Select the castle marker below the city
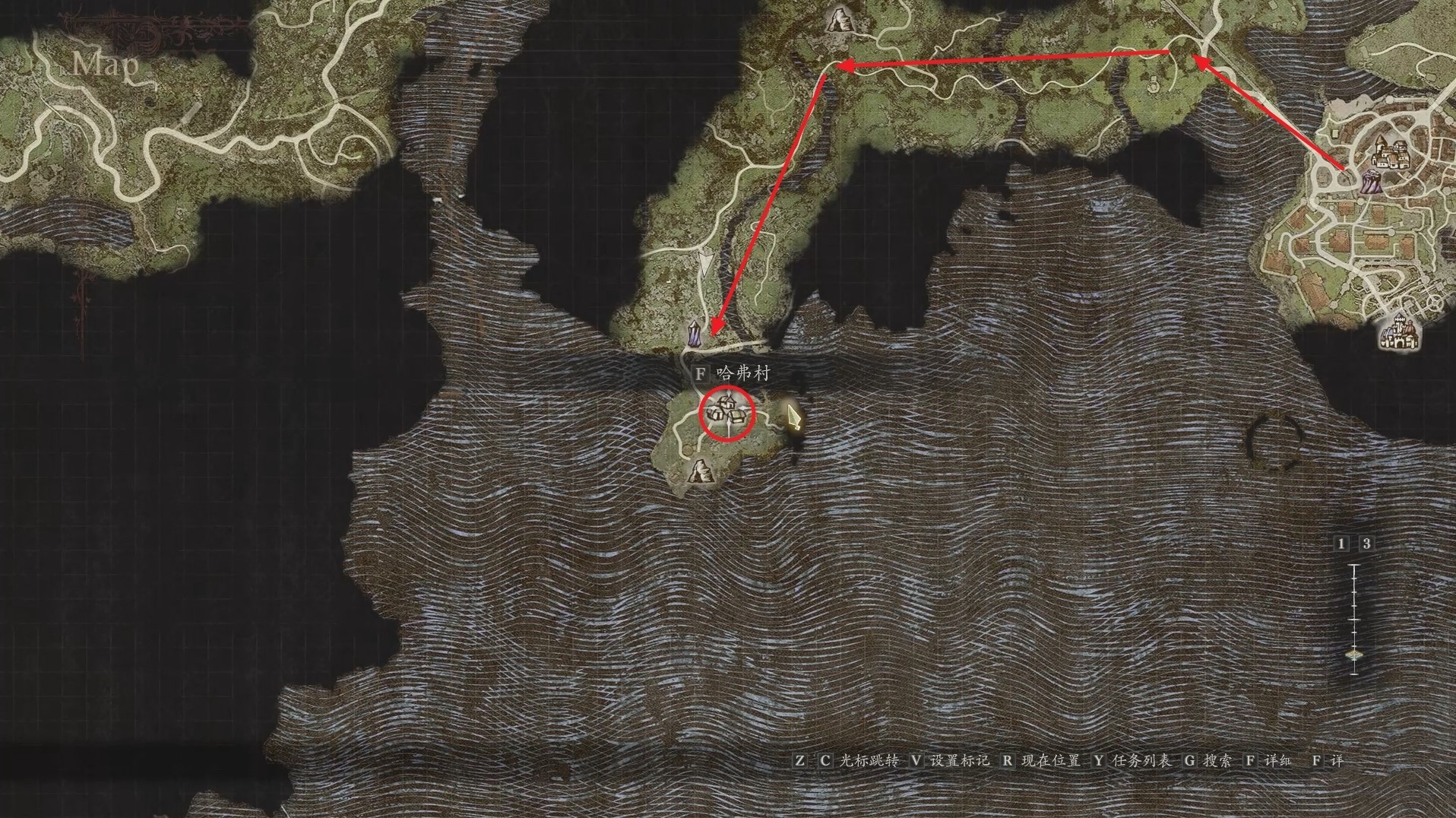 (x=1400, y=332)
